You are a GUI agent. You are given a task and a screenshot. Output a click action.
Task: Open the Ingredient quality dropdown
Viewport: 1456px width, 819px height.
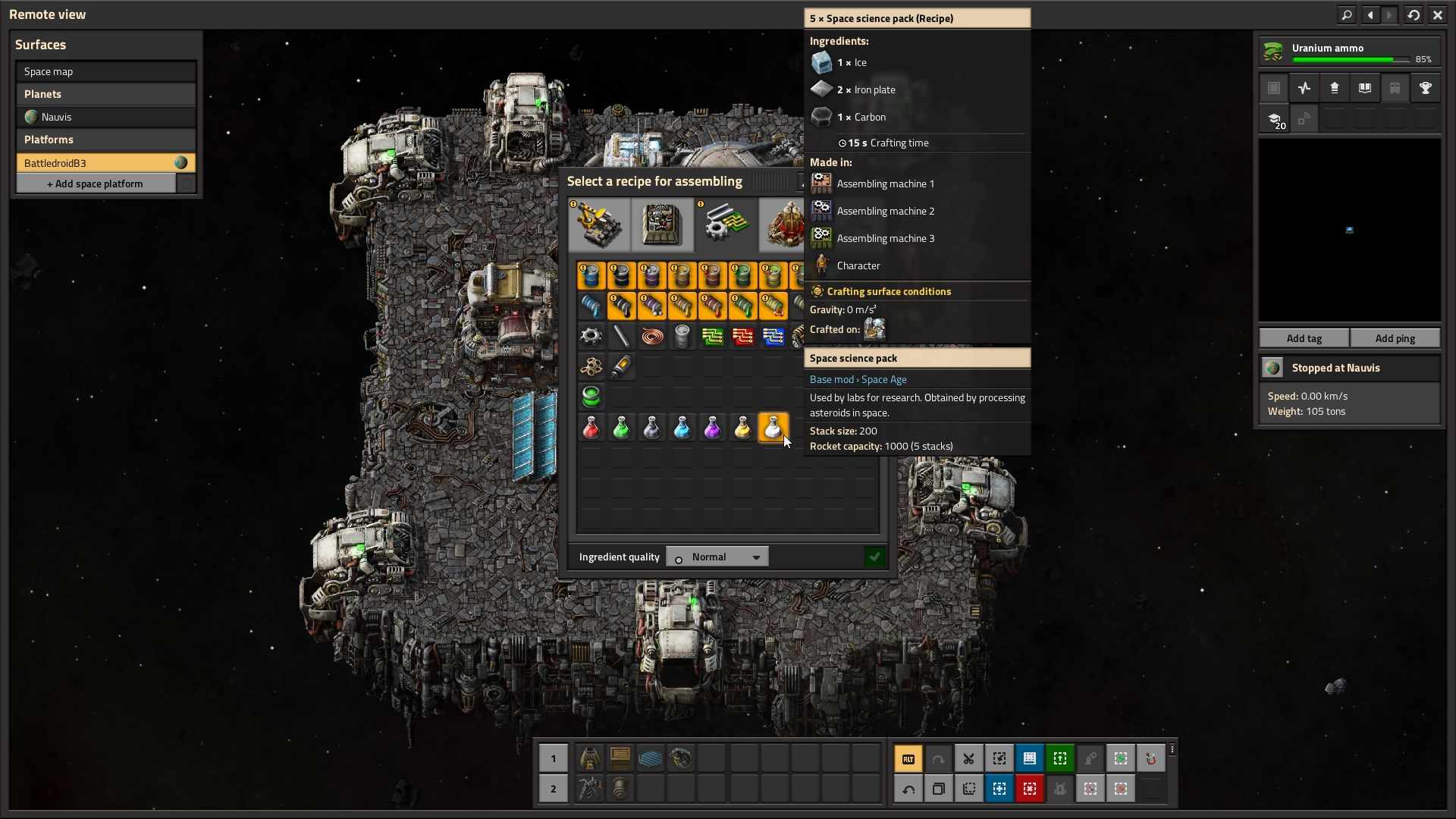point(717,557)
